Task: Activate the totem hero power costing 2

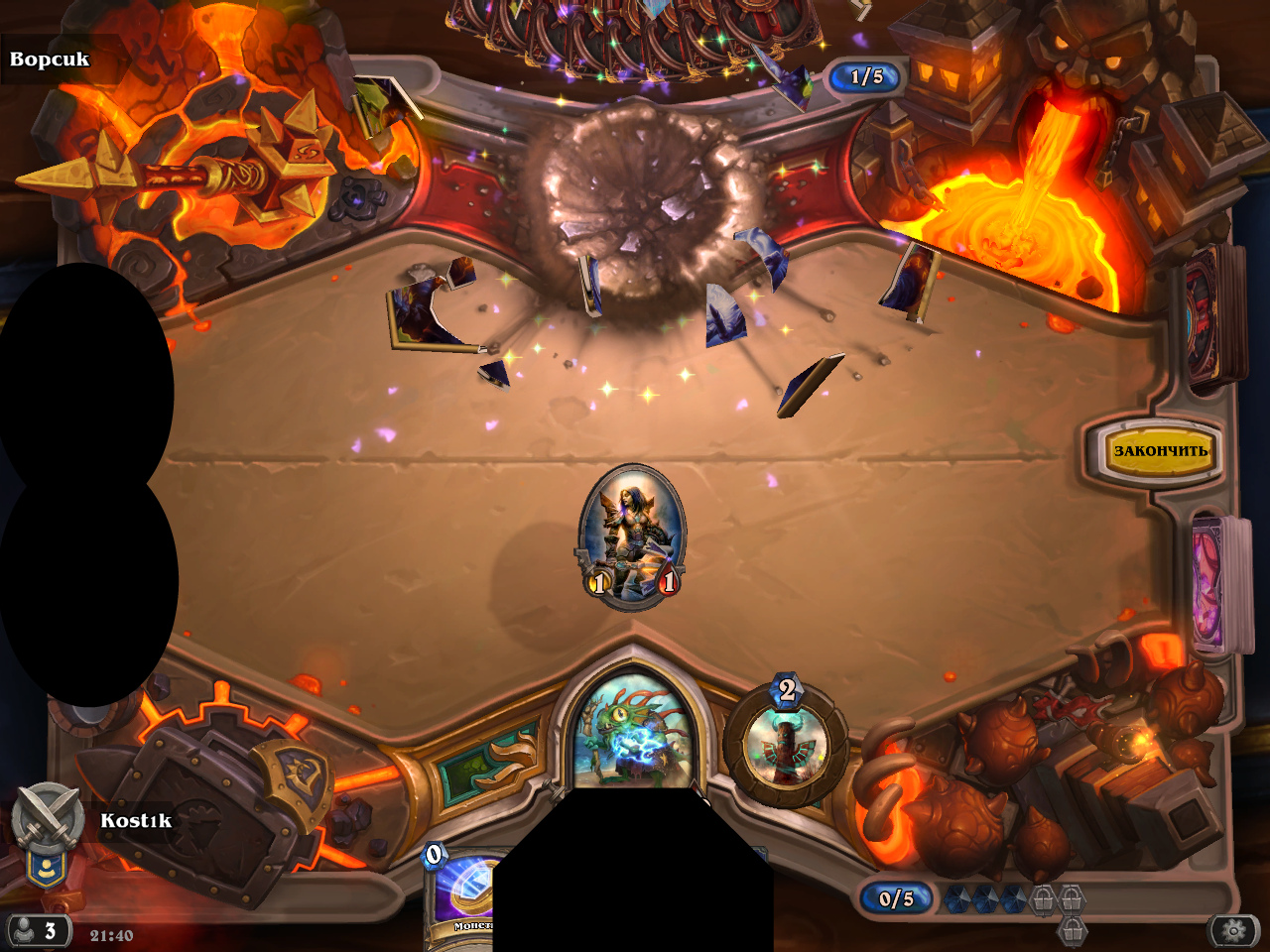Action: pos(786,747)
